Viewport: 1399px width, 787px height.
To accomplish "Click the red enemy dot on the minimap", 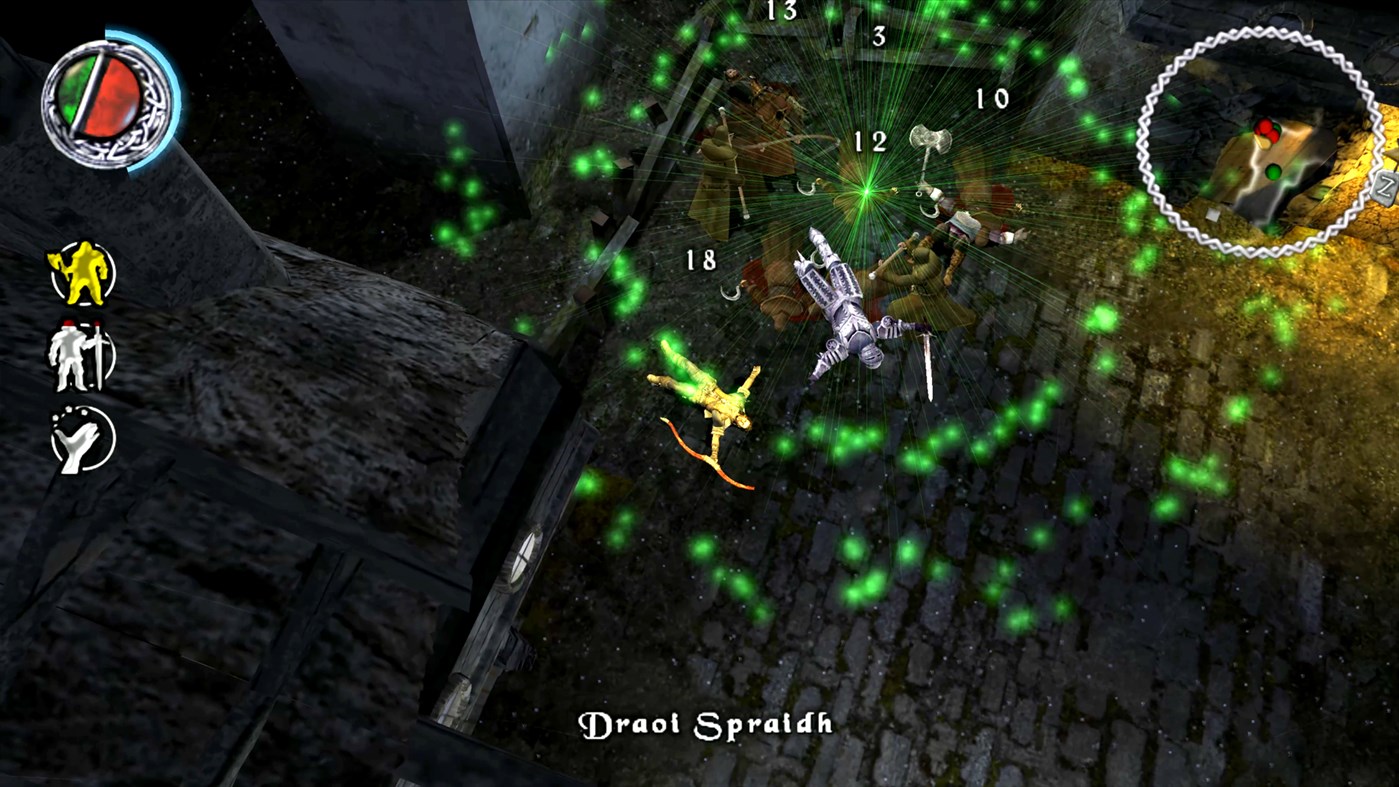I will (1265, 128).
